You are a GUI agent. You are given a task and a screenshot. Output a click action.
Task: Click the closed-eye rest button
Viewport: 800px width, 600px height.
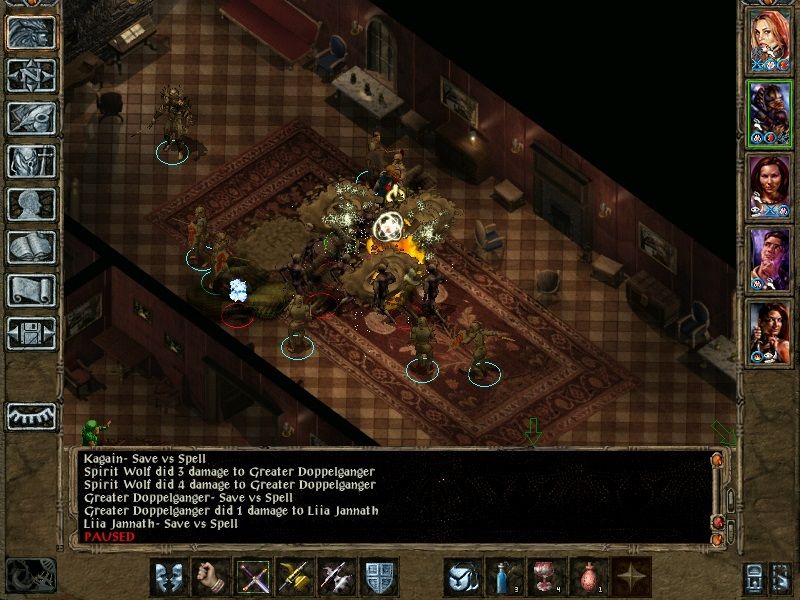point(30,414)
